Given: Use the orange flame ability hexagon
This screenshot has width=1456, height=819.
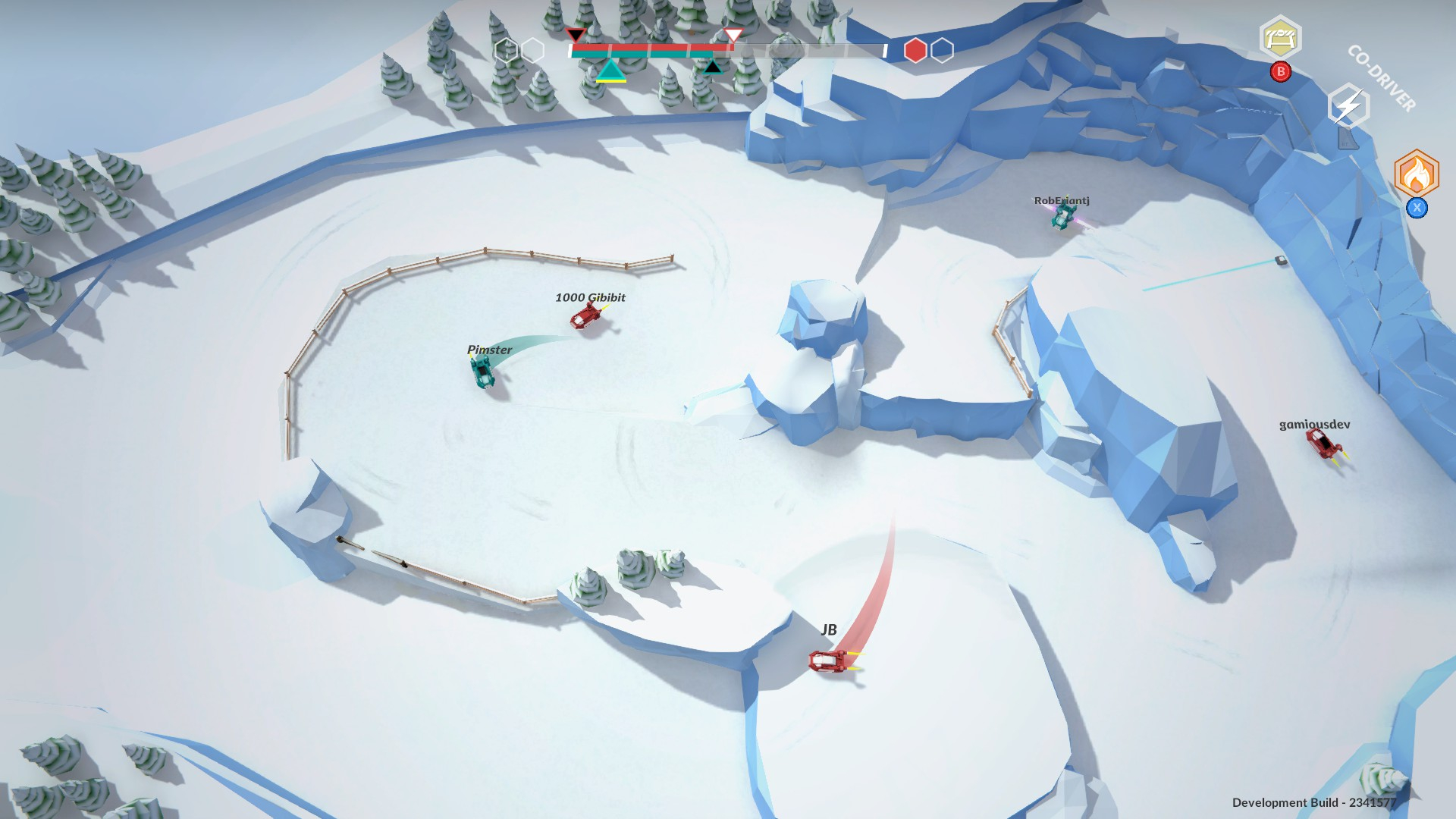Looking at the screenshot, I should [1416, 174].
